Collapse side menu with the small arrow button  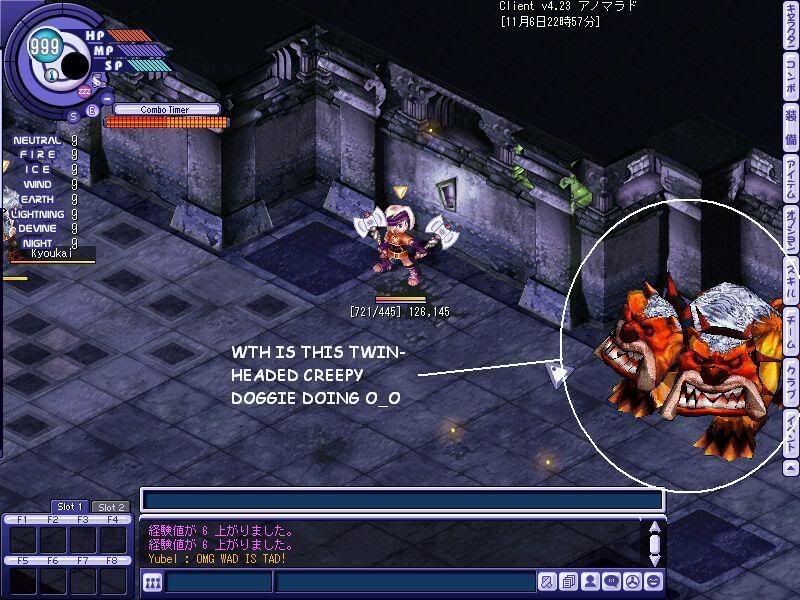[791, 467]
